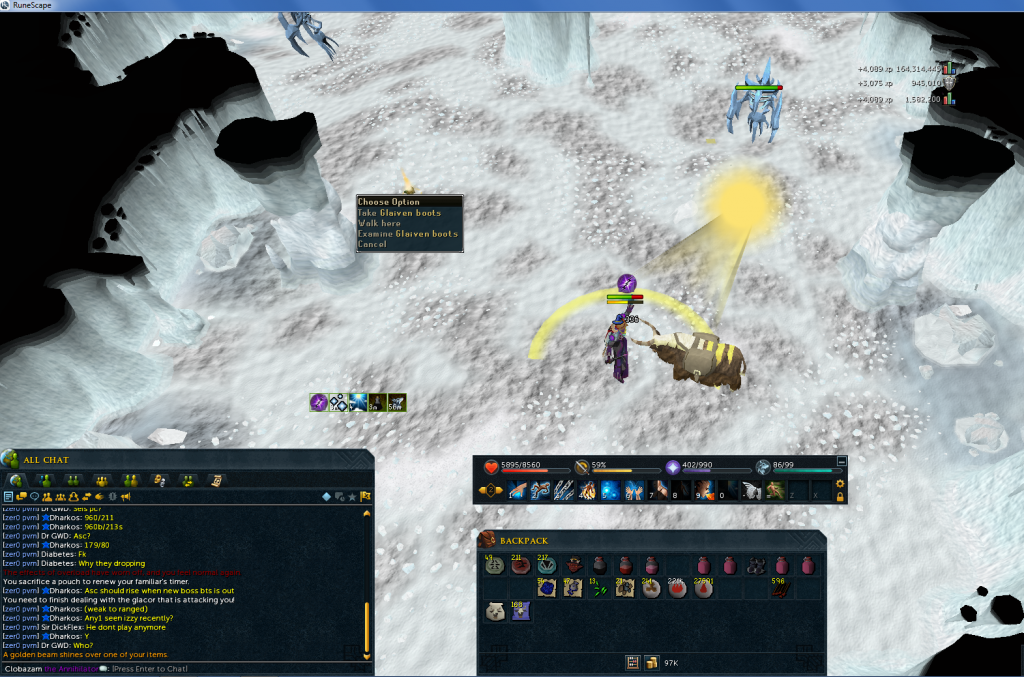Activate the blue orb ability in slot 5
This screenshot has width=1024, height=677.
609,491
